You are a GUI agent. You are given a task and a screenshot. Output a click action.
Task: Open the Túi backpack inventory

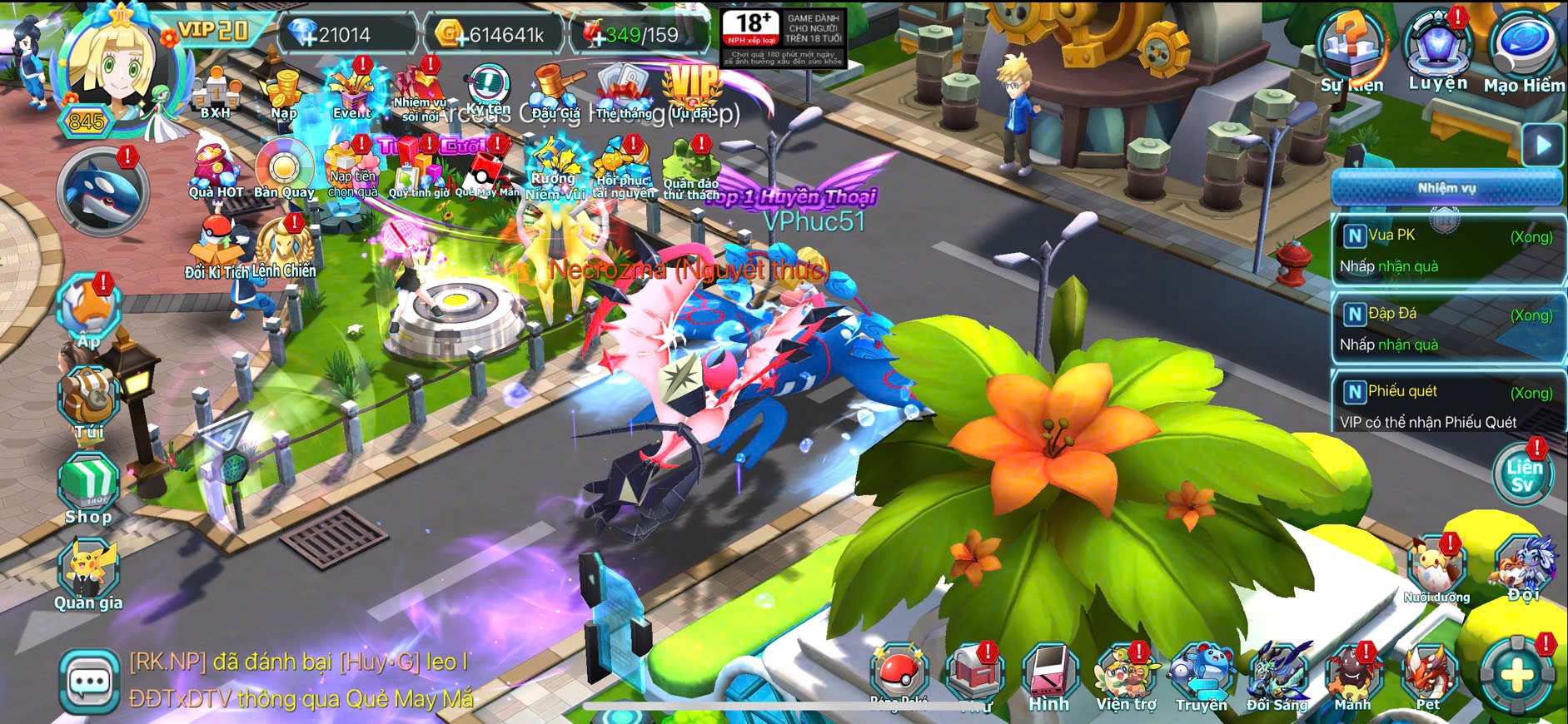click(x=89, y=399)
